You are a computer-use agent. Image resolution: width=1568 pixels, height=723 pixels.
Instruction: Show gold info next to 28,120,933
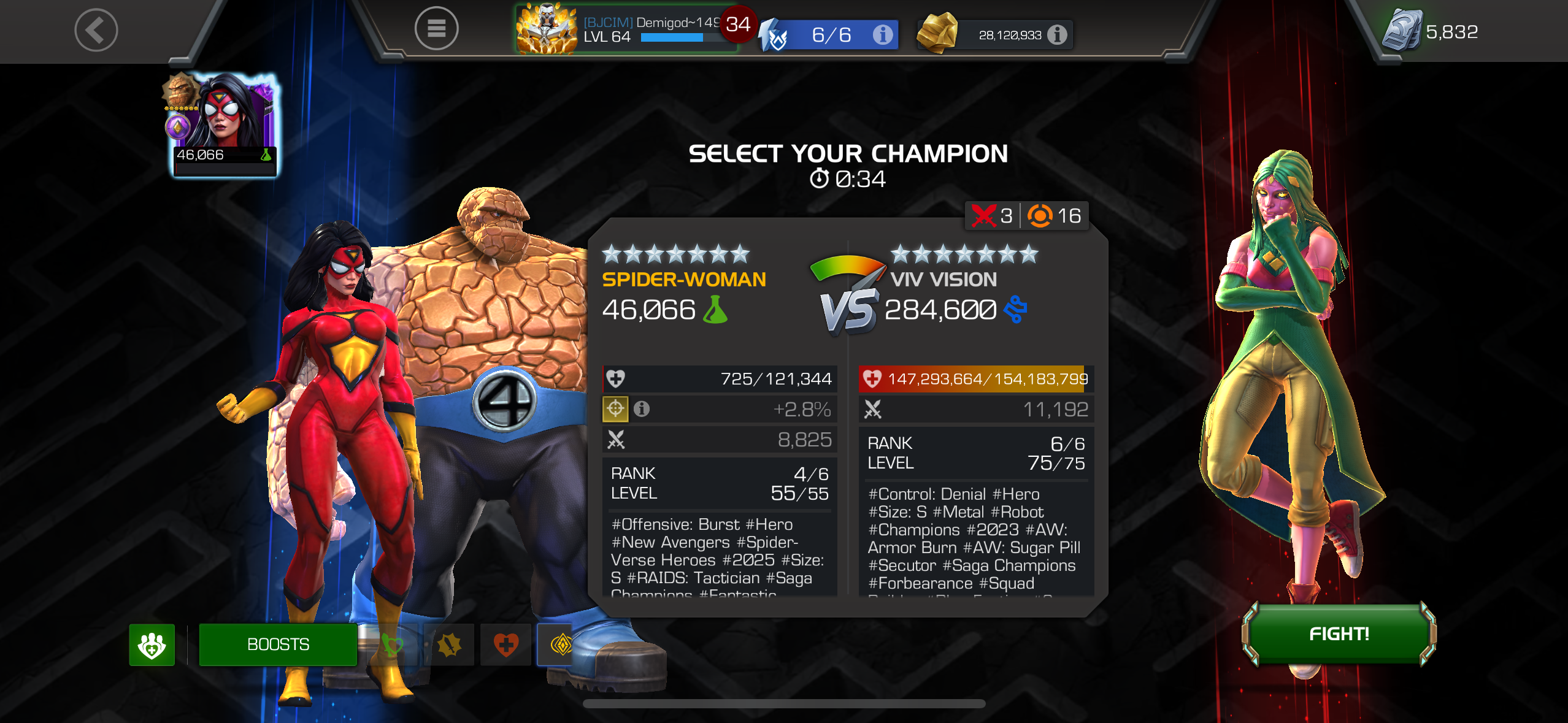tap(1056, 35)
